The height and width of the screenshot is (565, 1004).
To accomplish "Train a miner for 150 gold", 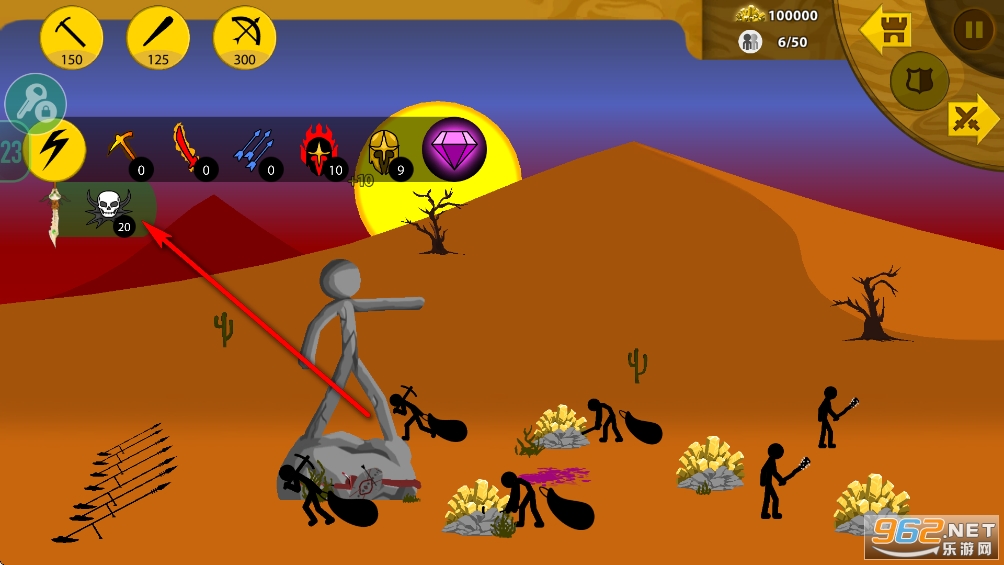I will pos(72,38).
